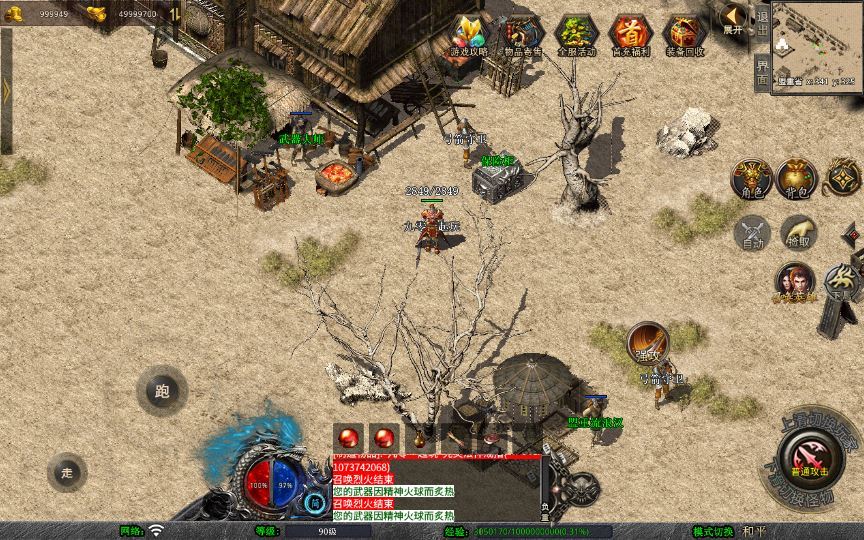
Task: Click the 展开 expand arrow button
Action: (734, 17)
